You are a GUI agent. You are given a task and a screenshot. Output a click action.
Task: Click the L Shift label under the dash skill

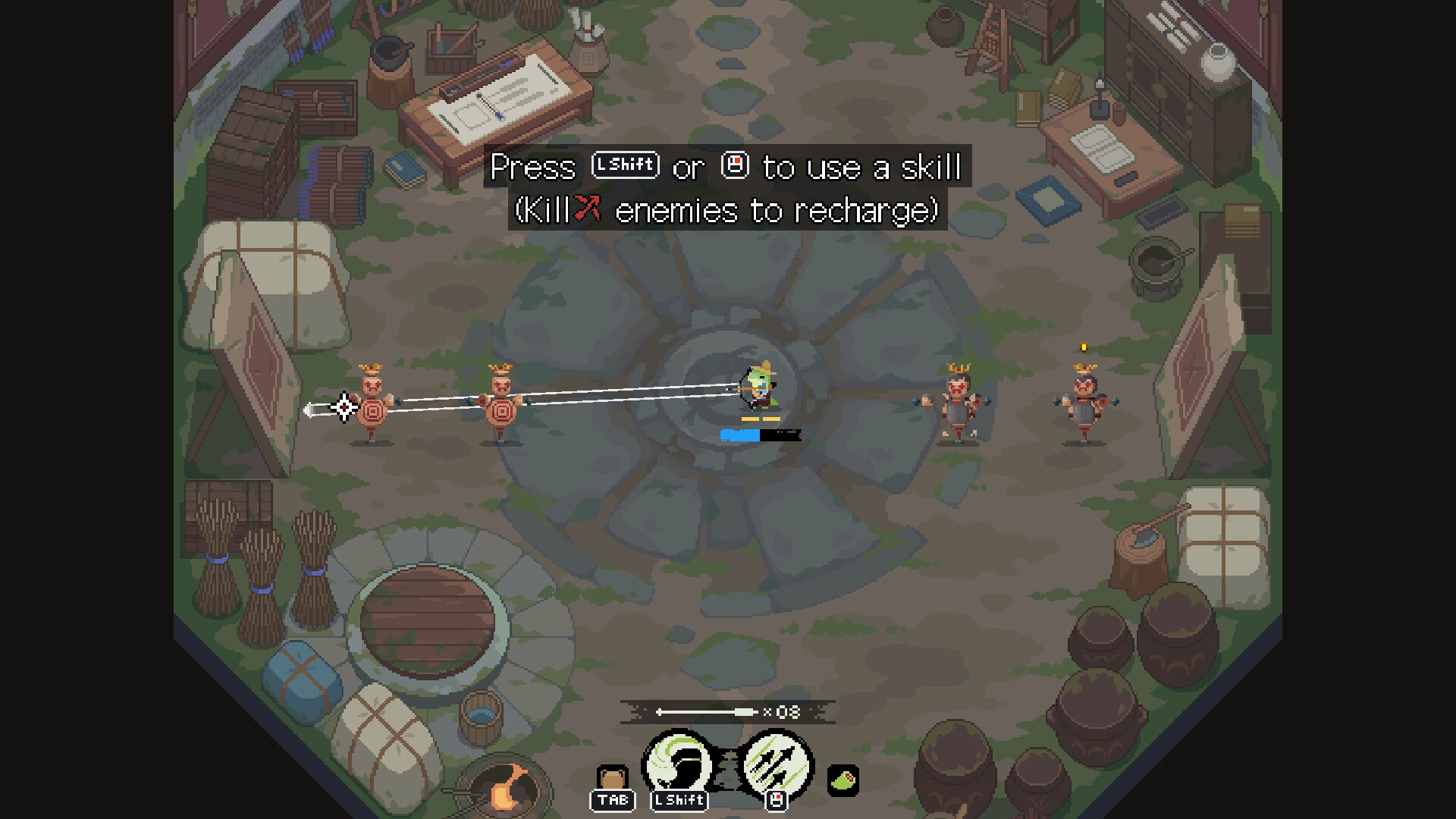coord(679,801)
